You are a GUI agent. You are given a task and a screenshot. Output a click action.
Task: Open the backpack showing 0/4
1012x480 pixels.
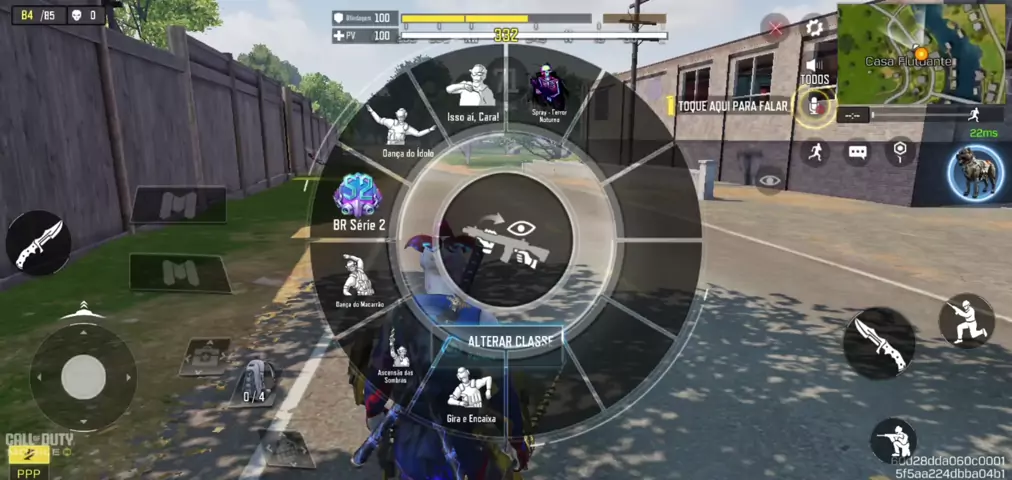click(x=254, y=380)
